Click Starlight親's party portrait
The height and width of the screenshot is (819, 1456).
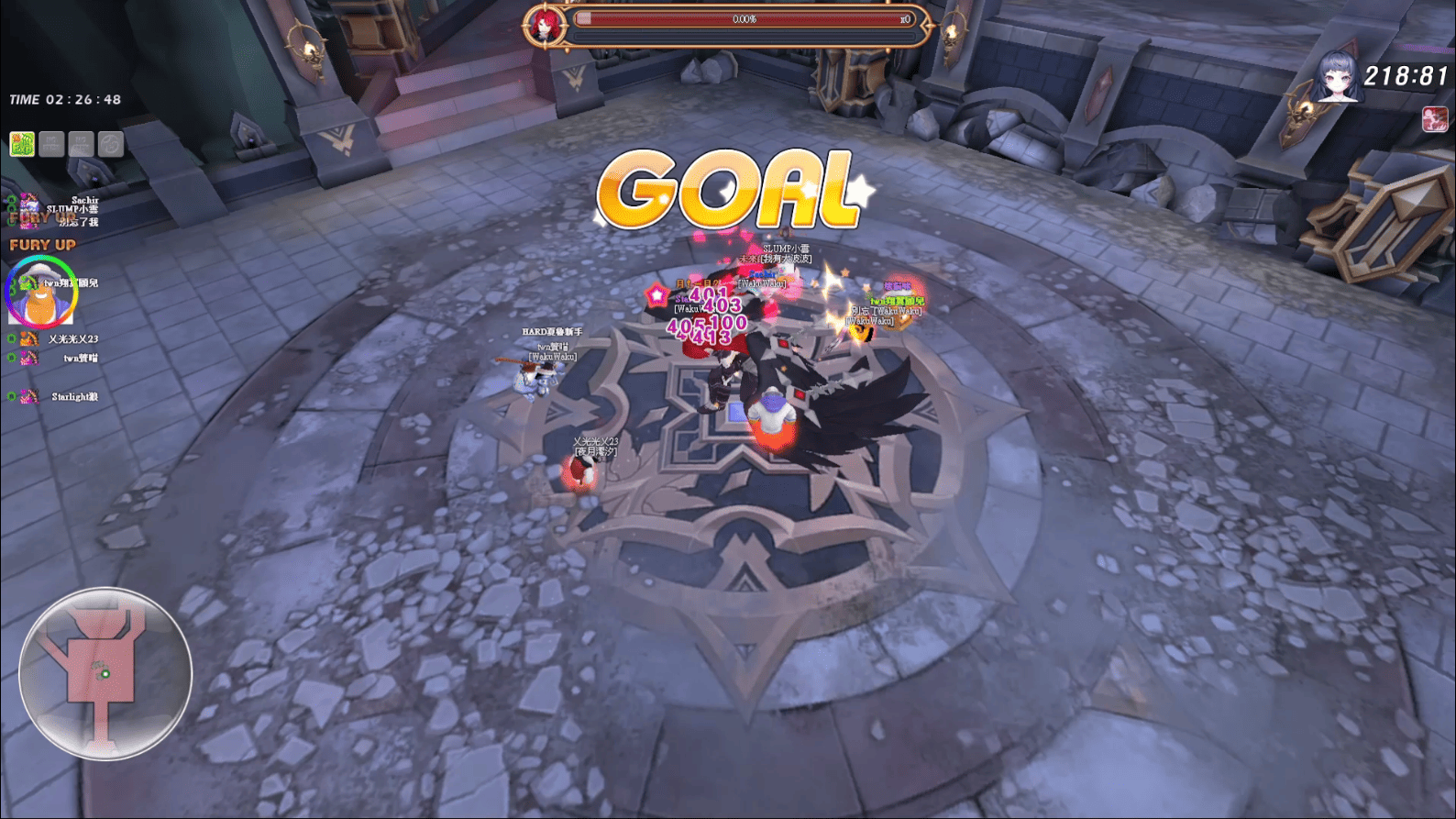28,395
